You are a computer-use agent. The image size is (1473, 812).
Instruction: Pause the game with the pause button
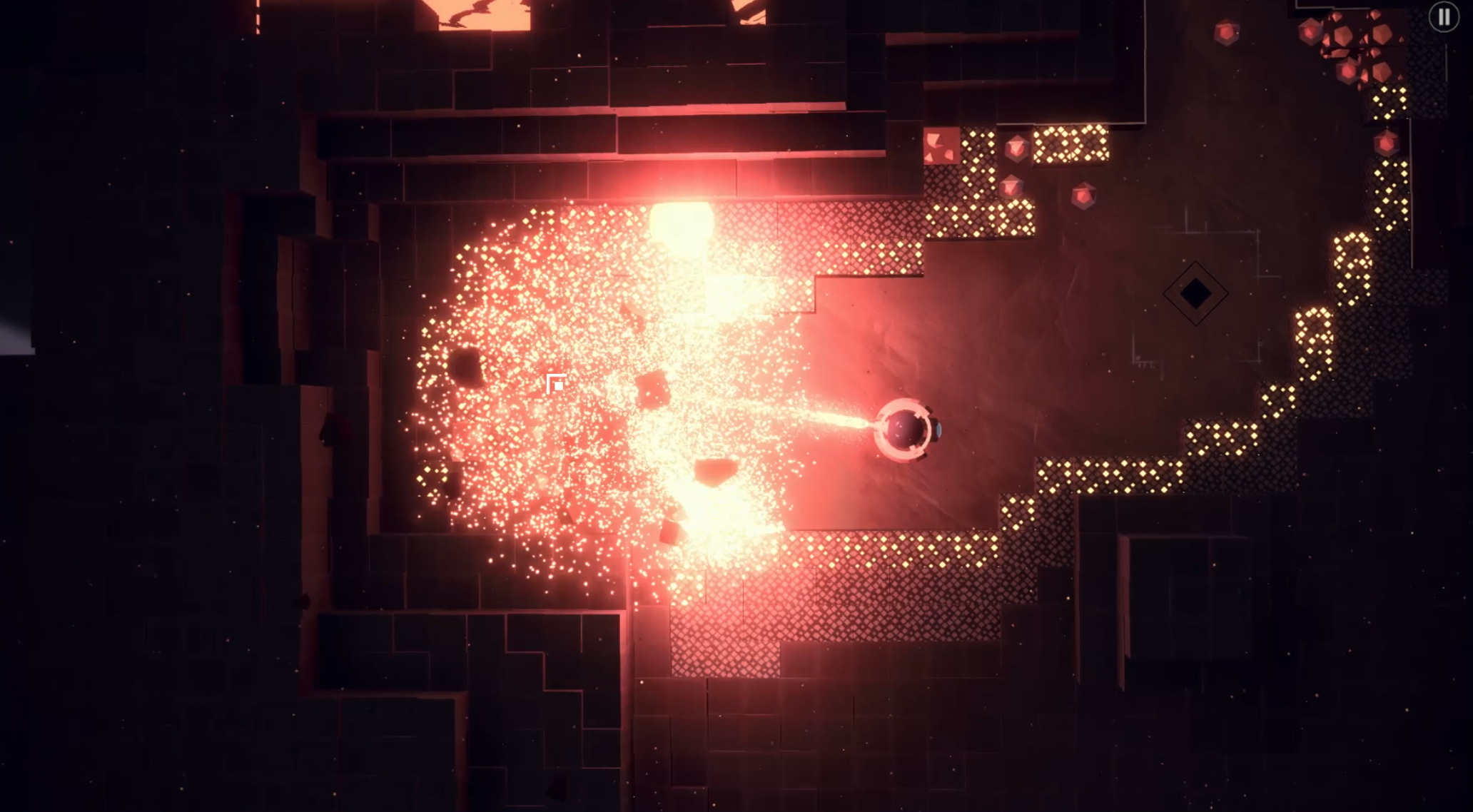[x=1443, y=17]
